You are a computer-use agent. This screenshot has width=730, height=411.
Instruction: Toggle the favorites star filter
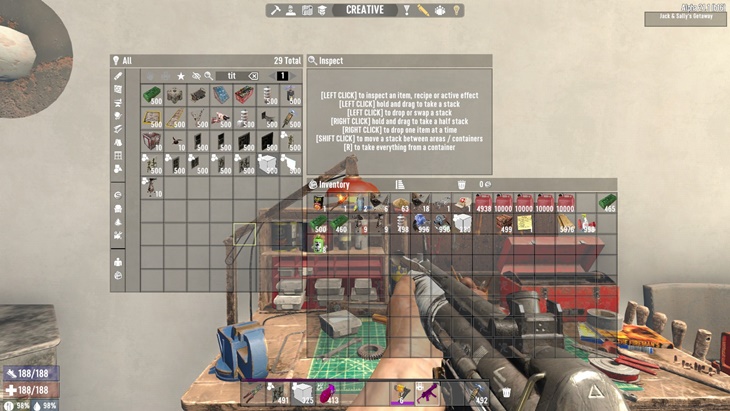[x=181, y=76]
